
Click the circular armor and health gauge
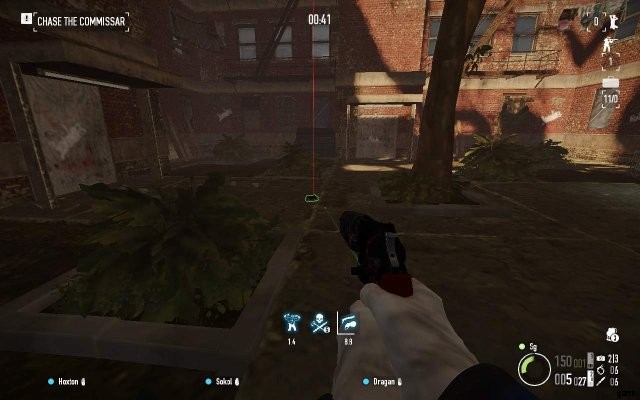pyautogui.click(x=535, y=370)
